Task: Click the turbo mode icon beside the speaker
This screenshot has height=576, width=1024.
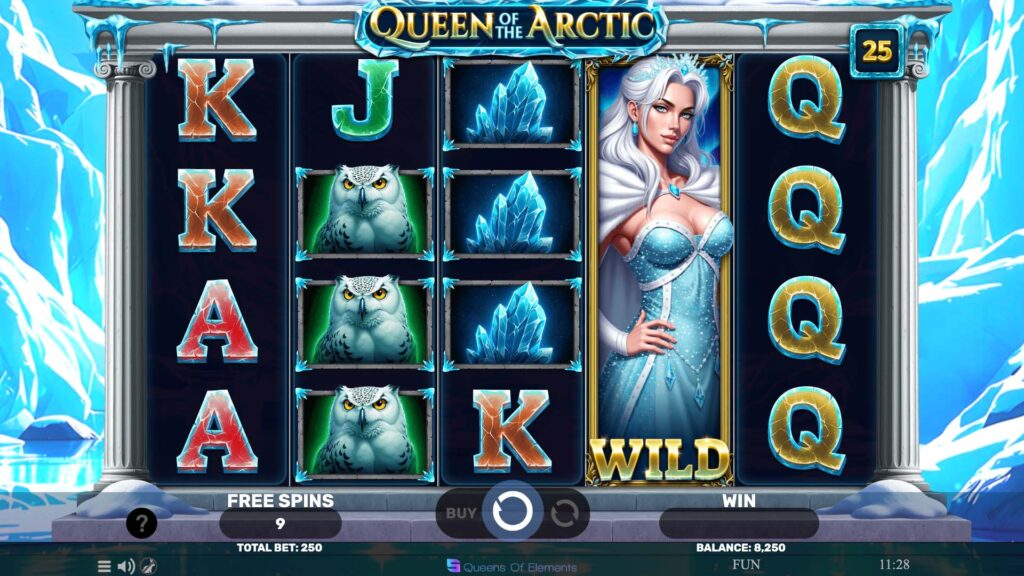Action: 148,566
